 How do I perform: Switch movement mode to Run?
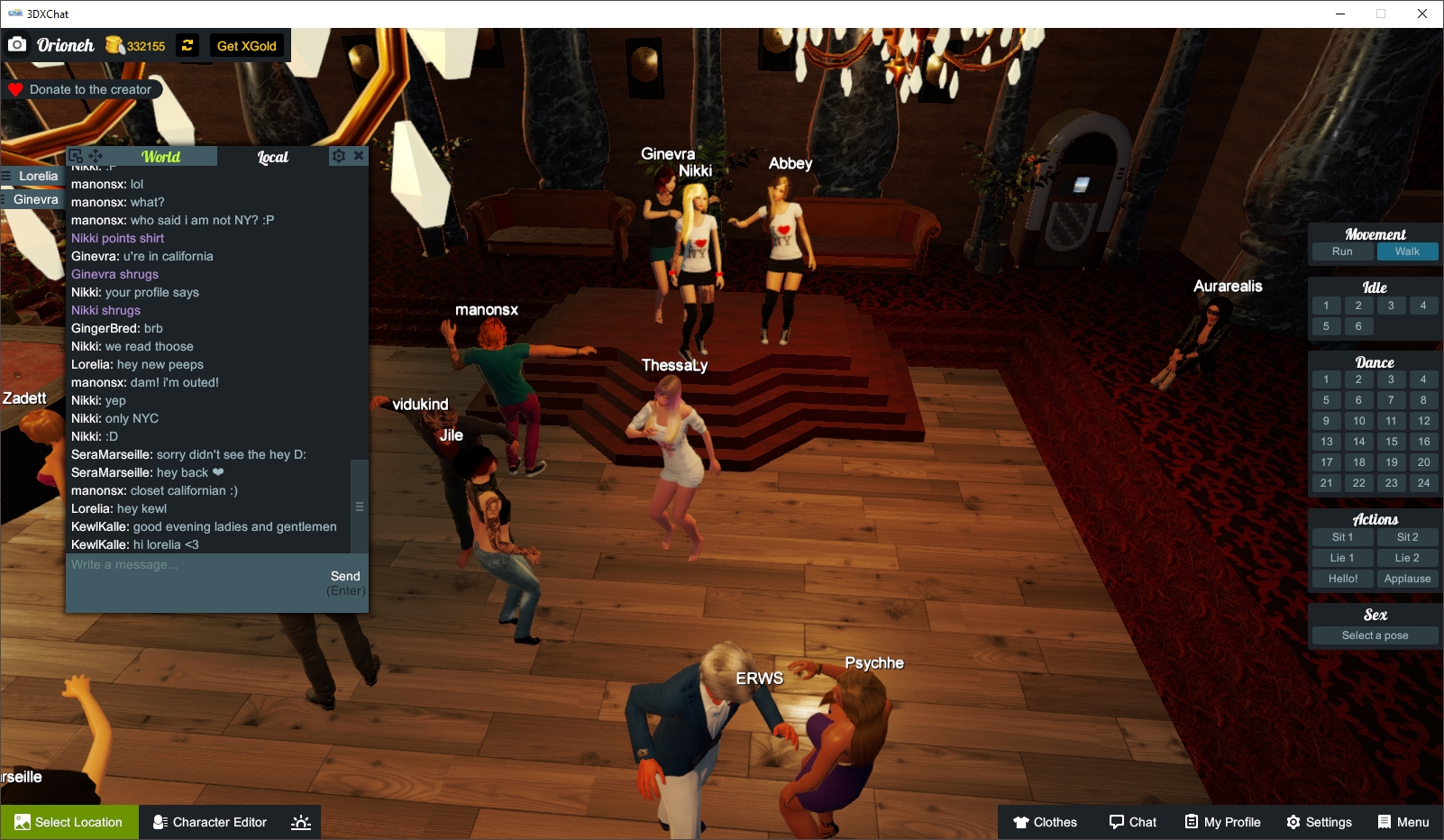(x=1342, y=251)
